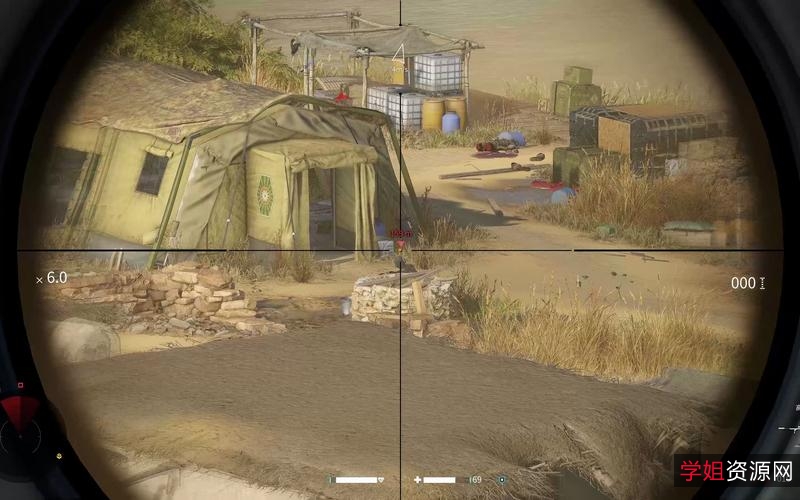Click the pink square marker above the radar
The image size is (800, 500).
(x=20, y=384)
